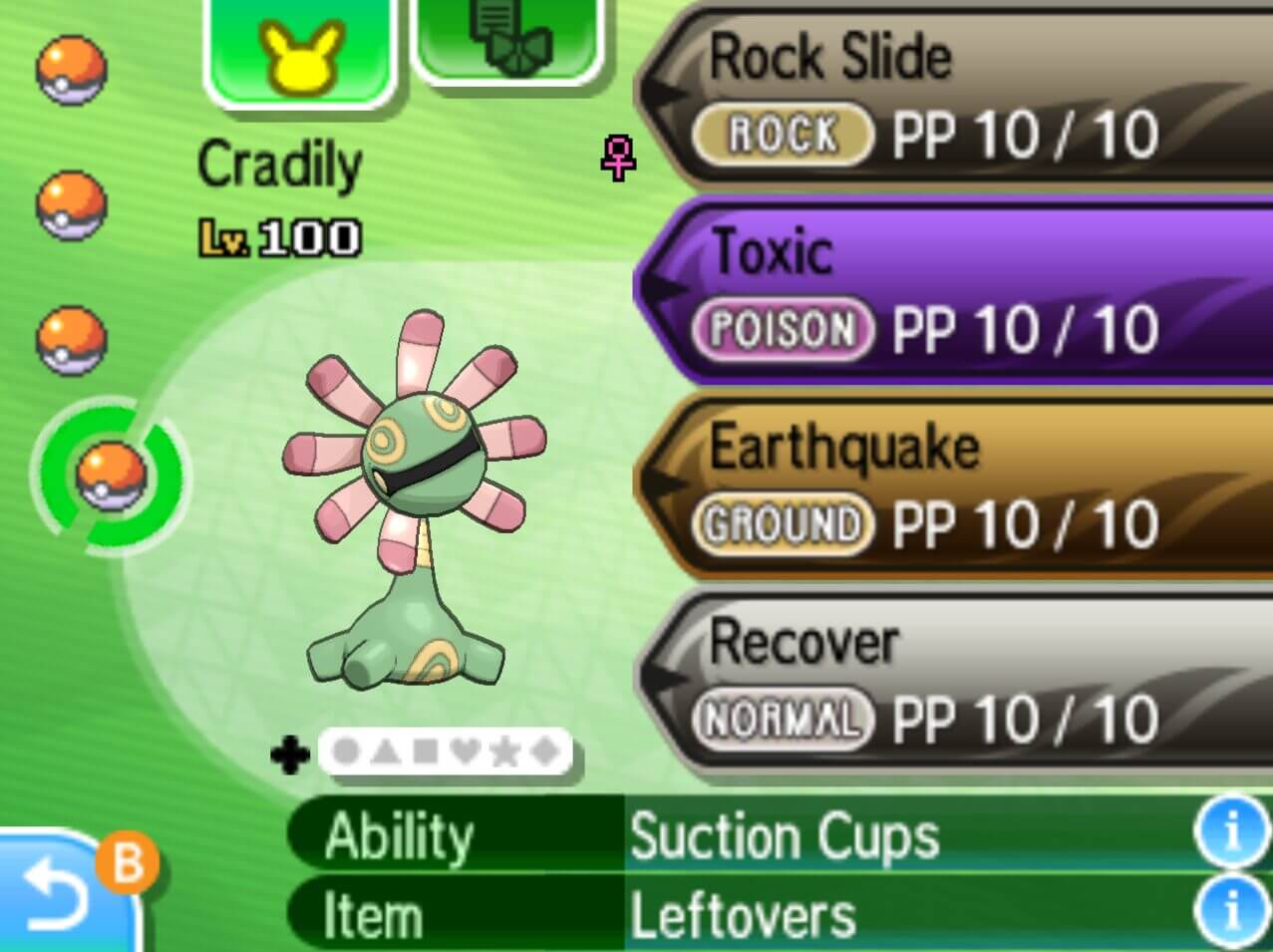Show info for Suction Cups ability

pyautogui.click(x=1231, y=830)
